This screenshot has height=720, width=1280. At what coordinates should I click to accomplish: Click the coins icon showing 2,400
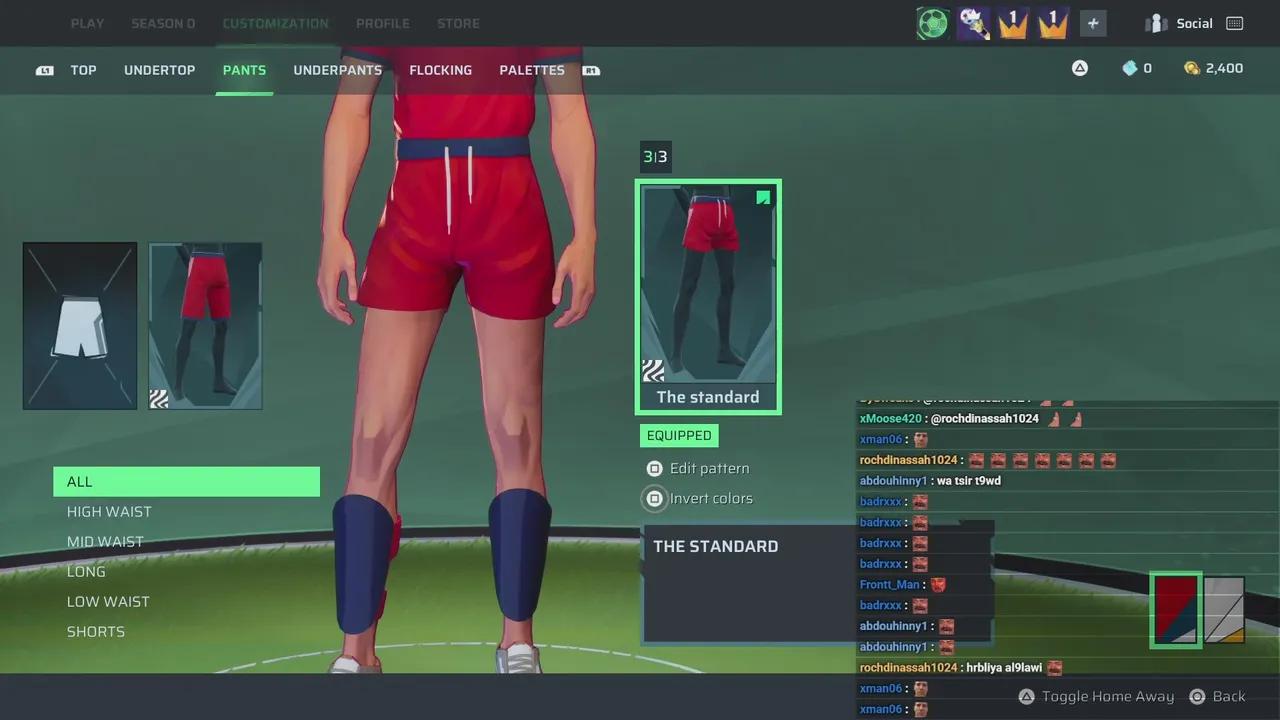[x=1191, y=68]
